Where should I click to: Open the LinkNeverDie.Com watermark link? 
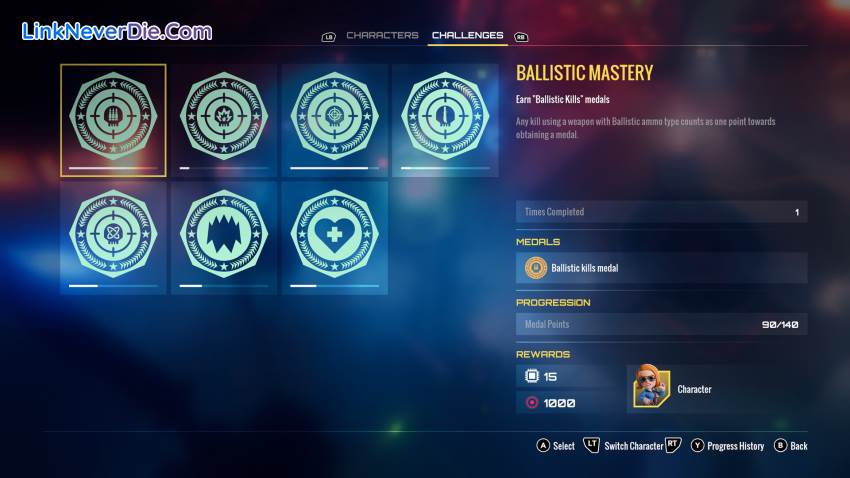coord(117,32)
